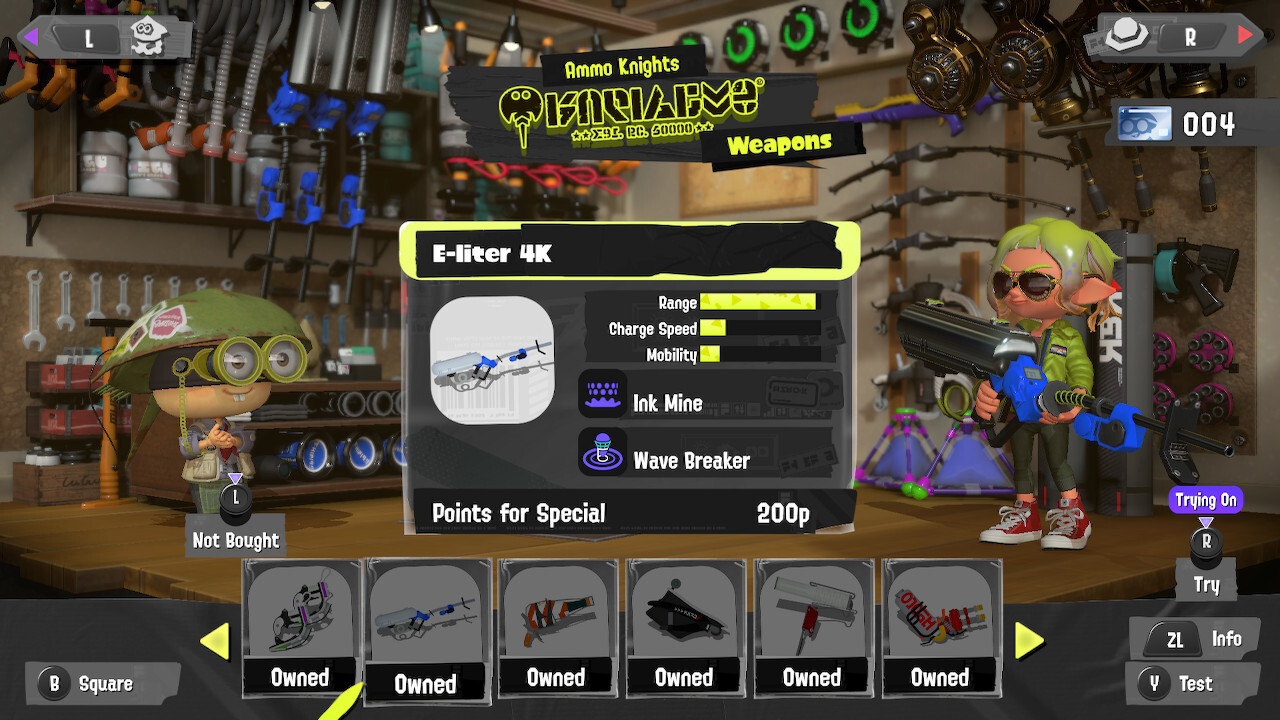Viewport: 1280px width, 720px height.
Task: Select the splattling weapon thumbnail at far left
Action: pos(300,615)
